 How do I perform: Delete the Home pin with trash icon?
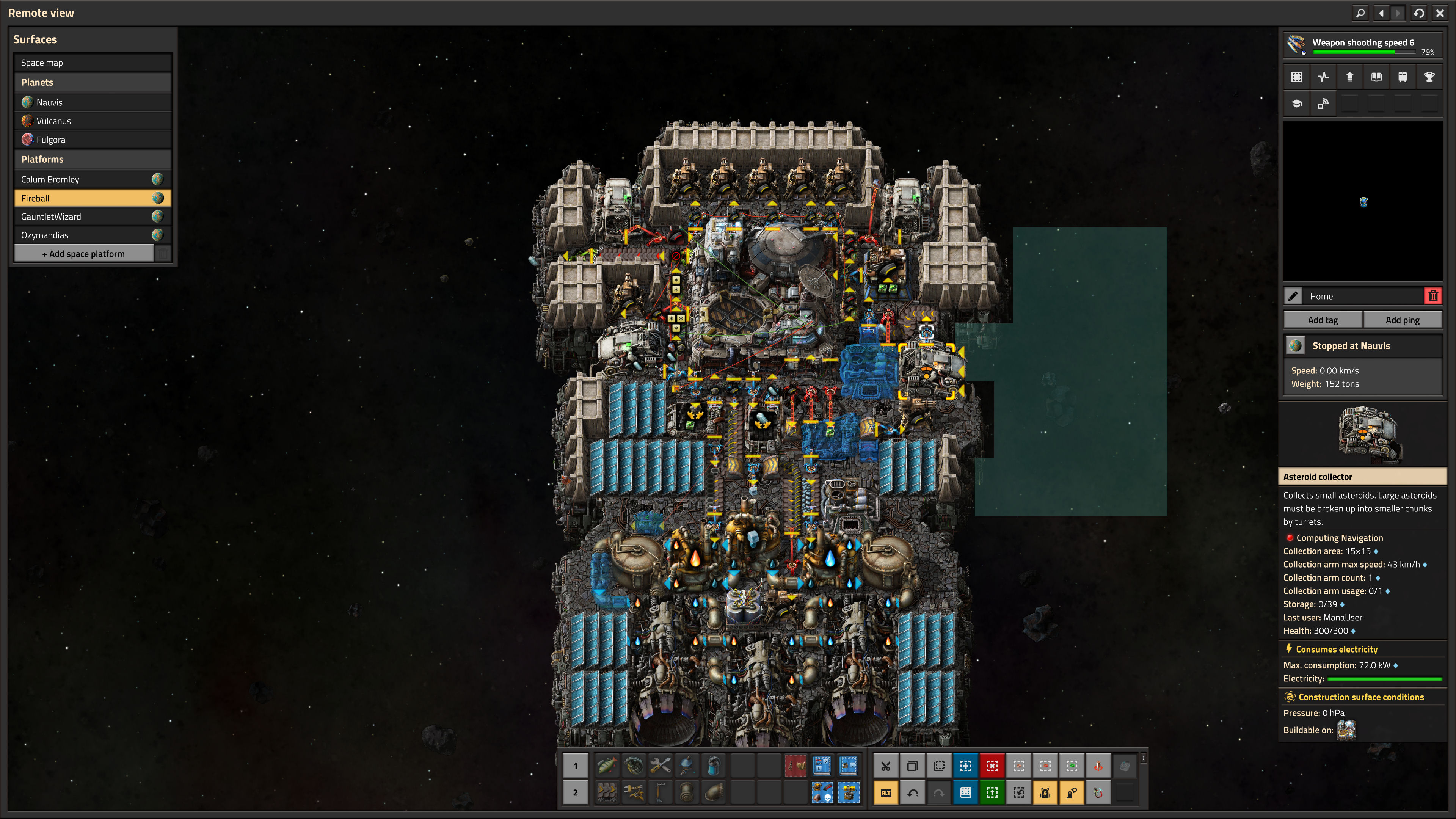pyautogui.click(x=1433, y=296)
